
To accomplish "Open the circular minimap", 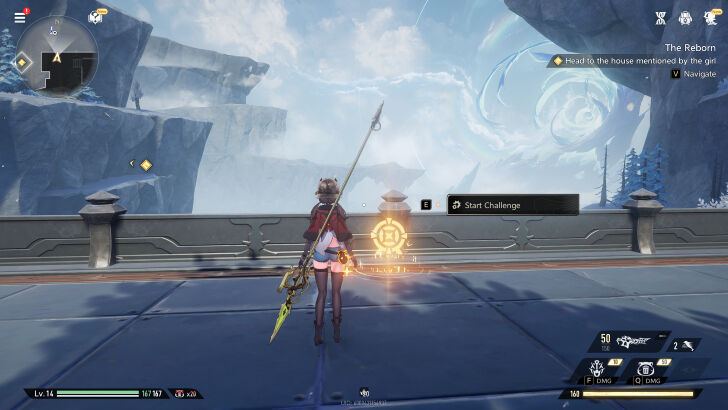I will pyautogui.click(x=57, y=56).
